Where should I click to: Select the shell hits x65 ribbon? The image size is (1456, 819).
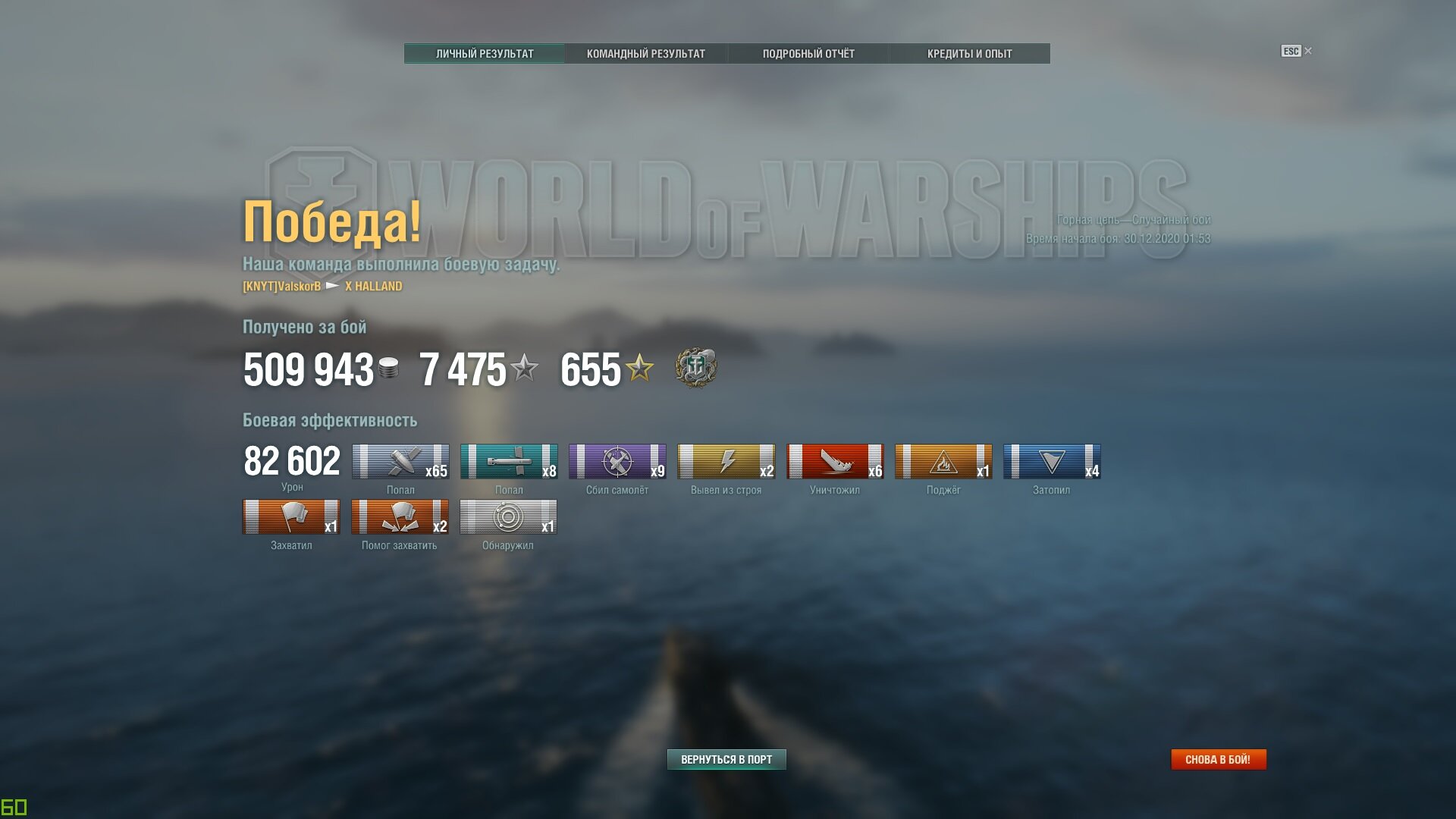[400, 462]
